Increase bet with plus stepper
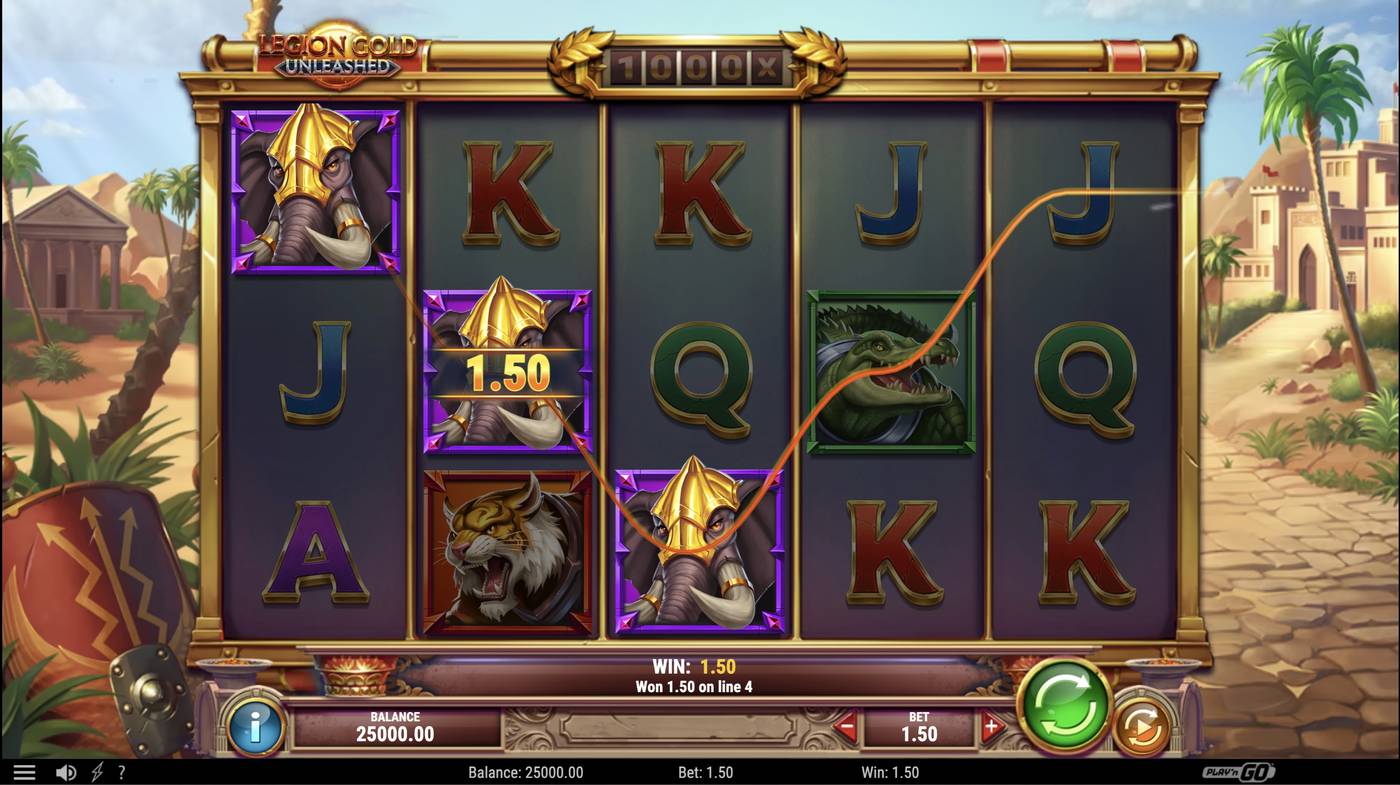This screenshot has height=785, width=1400. click(x=992, y=729)
